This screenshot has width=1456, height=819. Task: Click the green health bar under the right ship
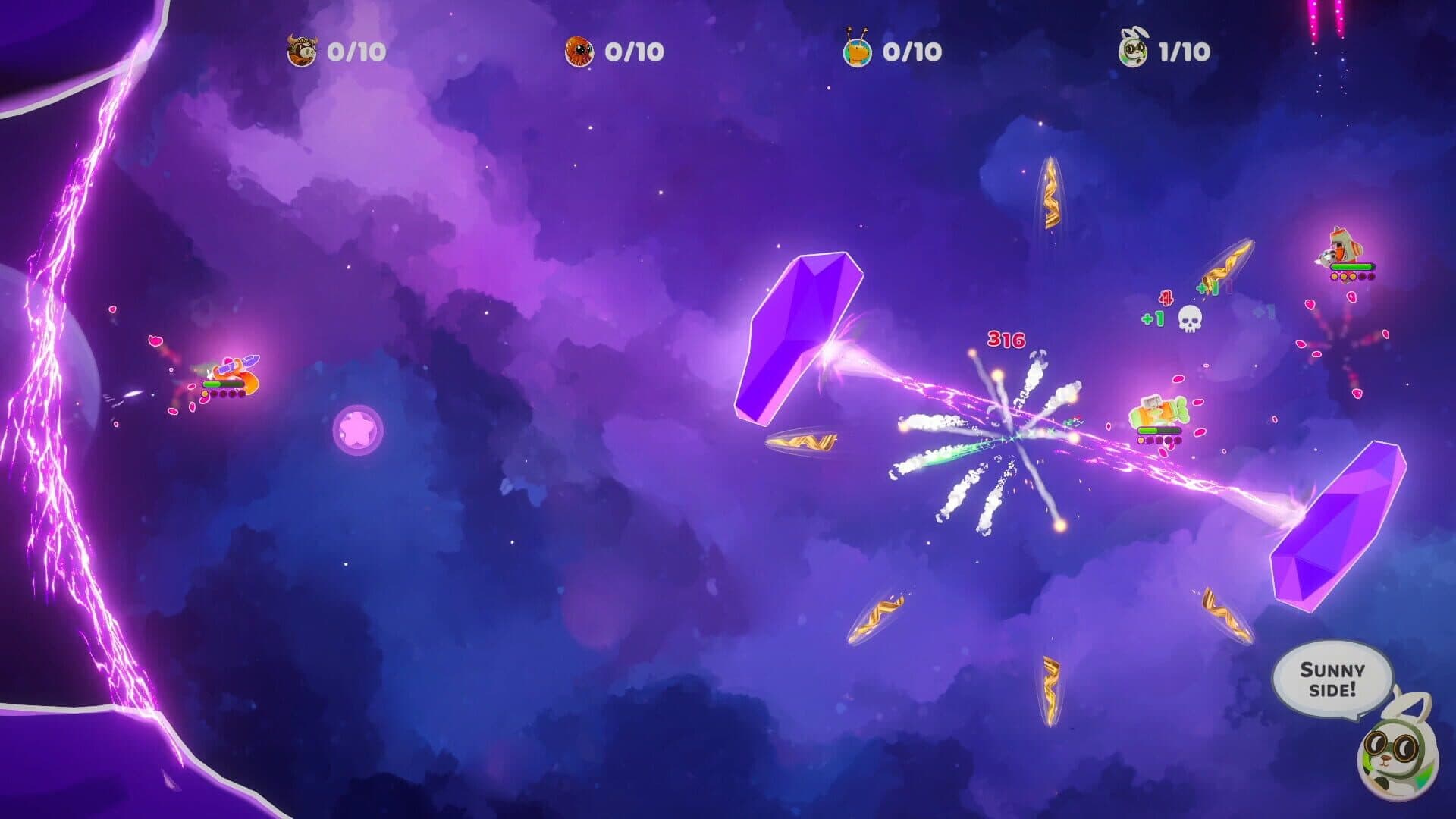click(1351, 266)
